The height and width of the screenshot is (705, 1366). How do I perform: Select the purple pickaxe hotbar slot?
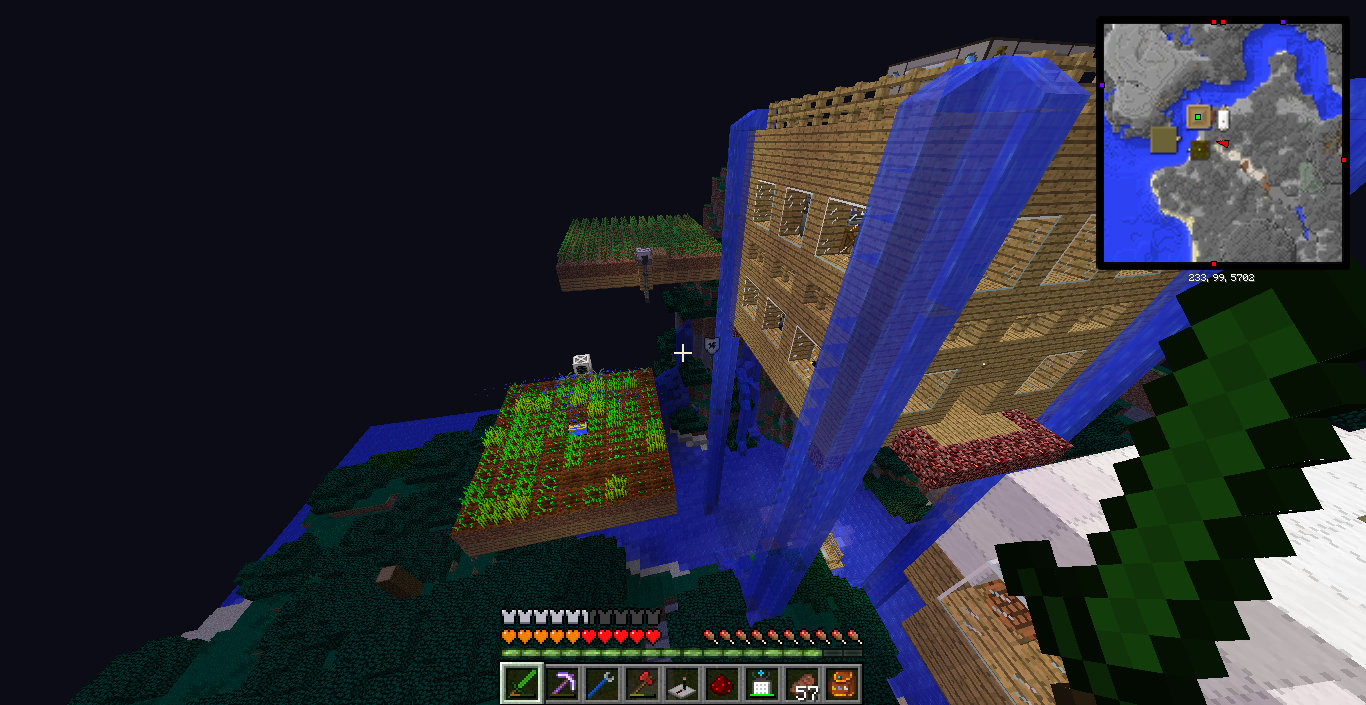pos(562,684)
